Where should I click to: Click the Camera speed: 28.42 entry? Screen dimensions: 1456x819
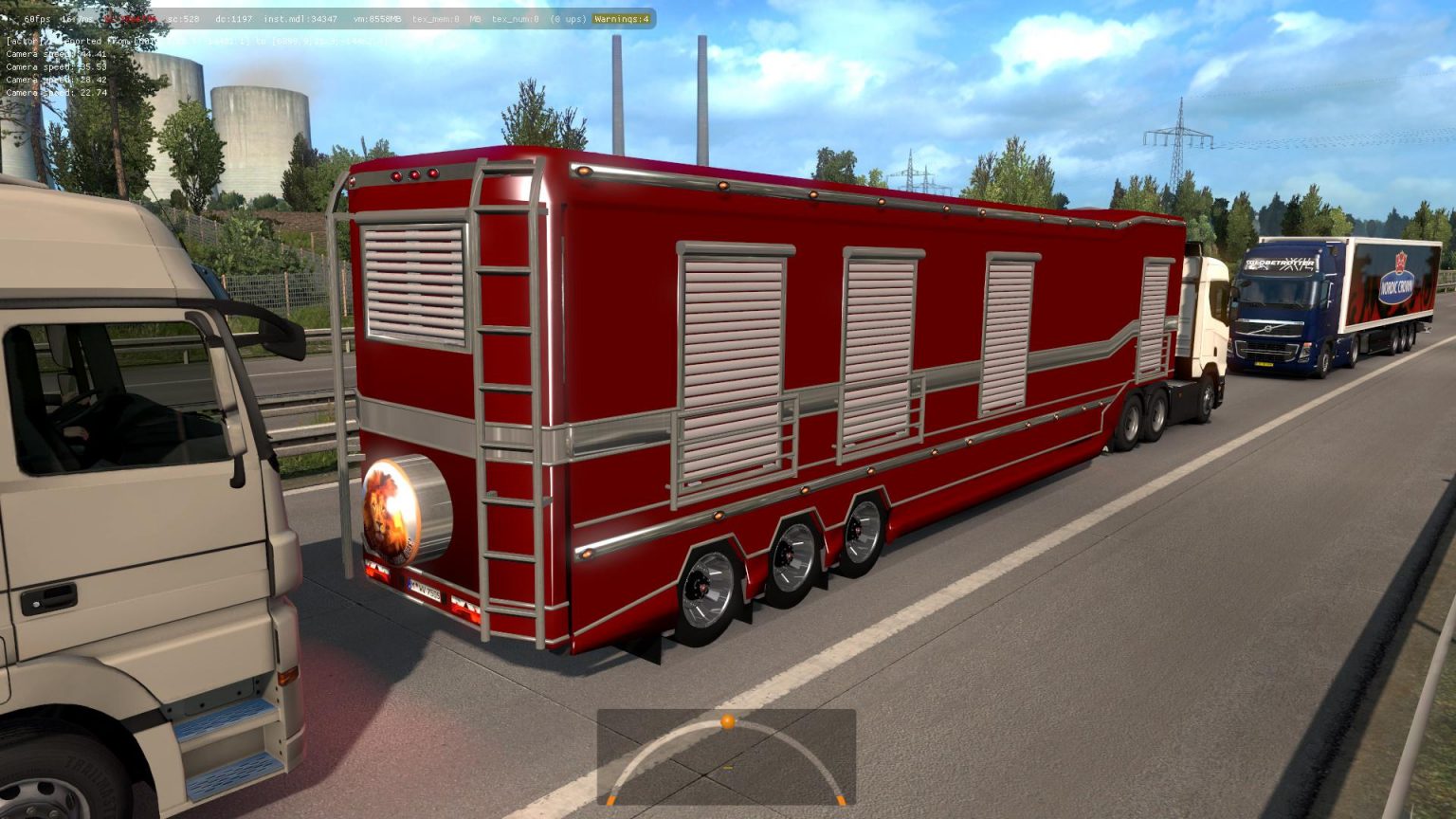click(55, 81)
